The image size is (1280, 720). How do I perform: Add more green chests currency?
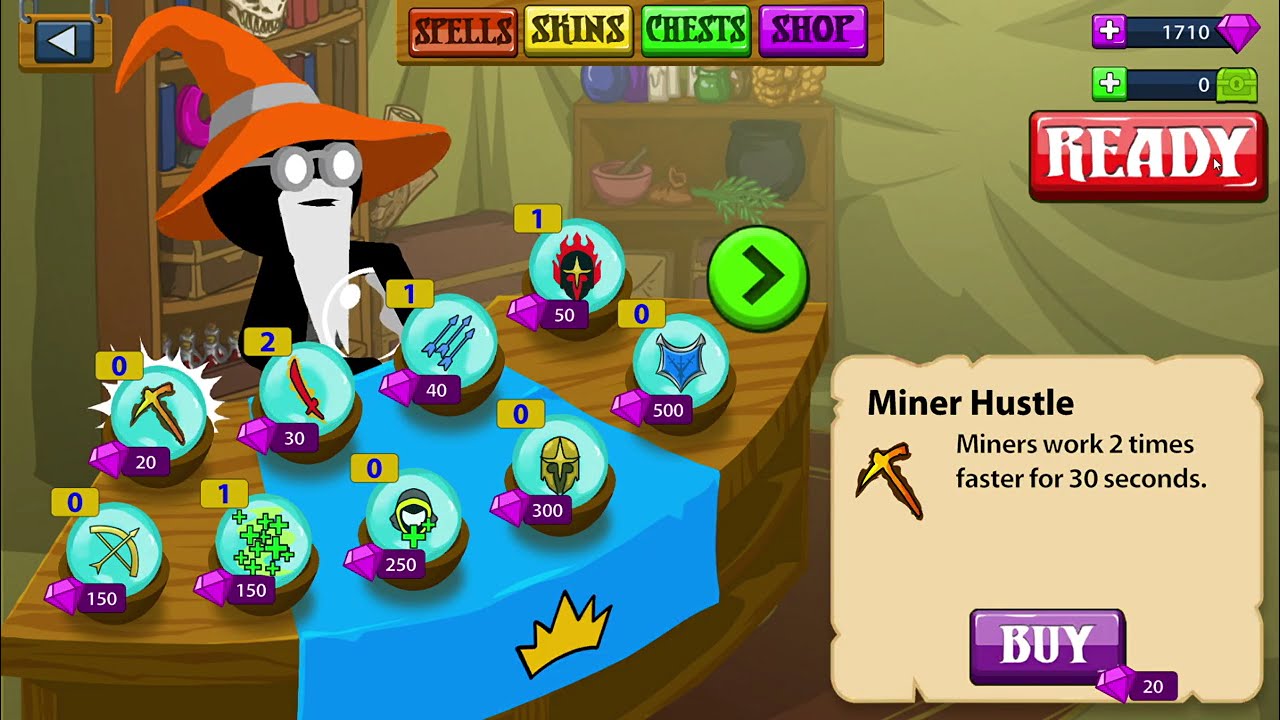tap(1108, 85)
